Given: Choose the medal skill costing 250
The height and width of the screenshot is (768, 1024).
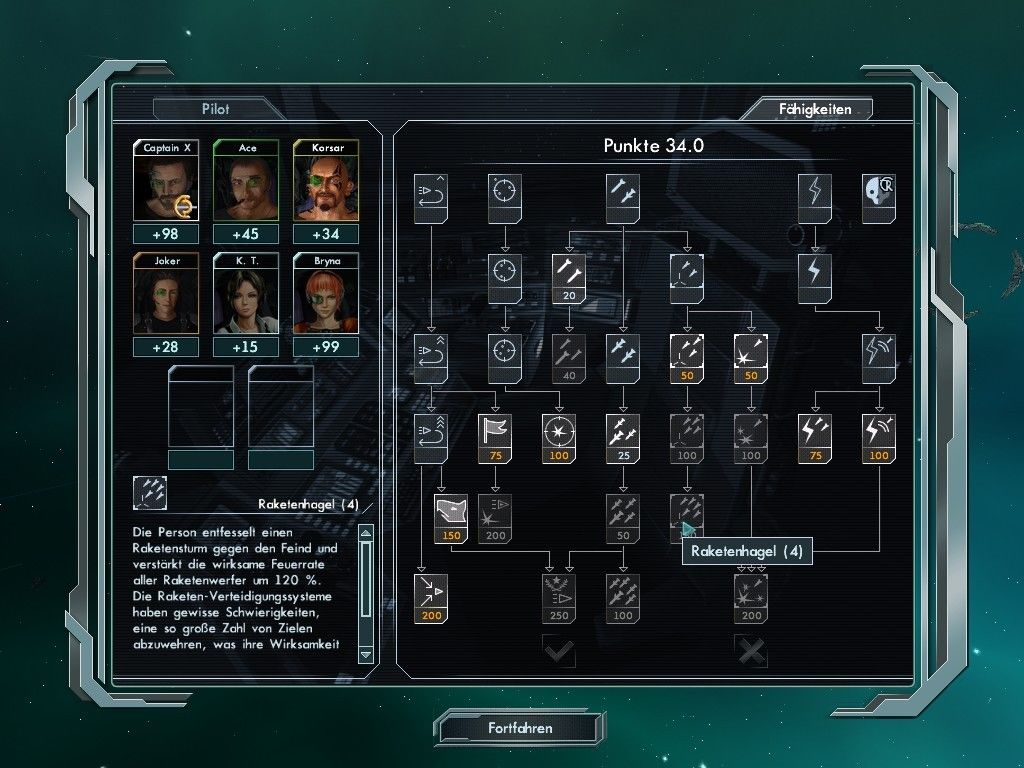Looking at the screenshot, I should tap(558, 592).
